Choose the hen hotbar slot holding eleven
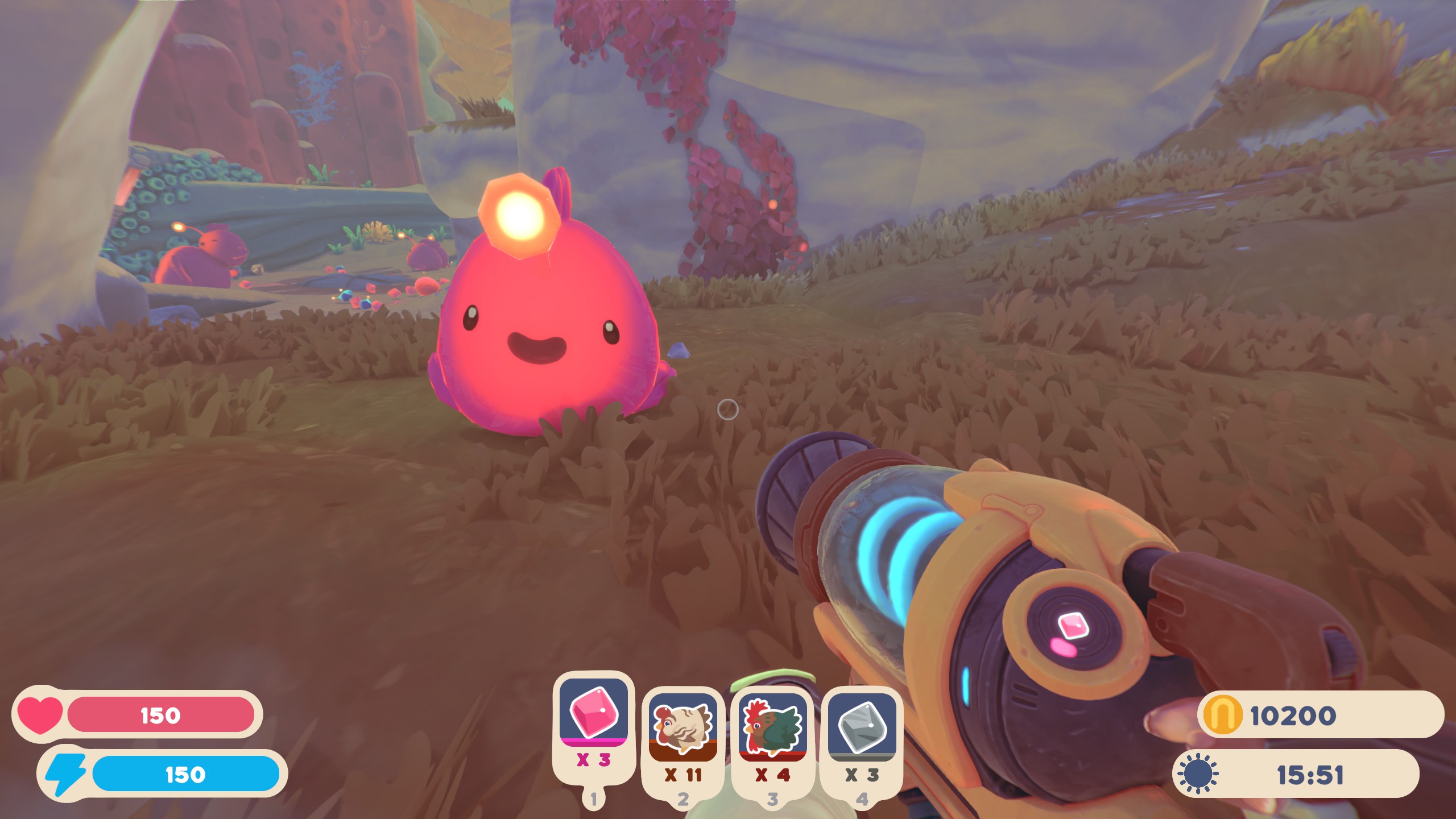 coord(682,727)
